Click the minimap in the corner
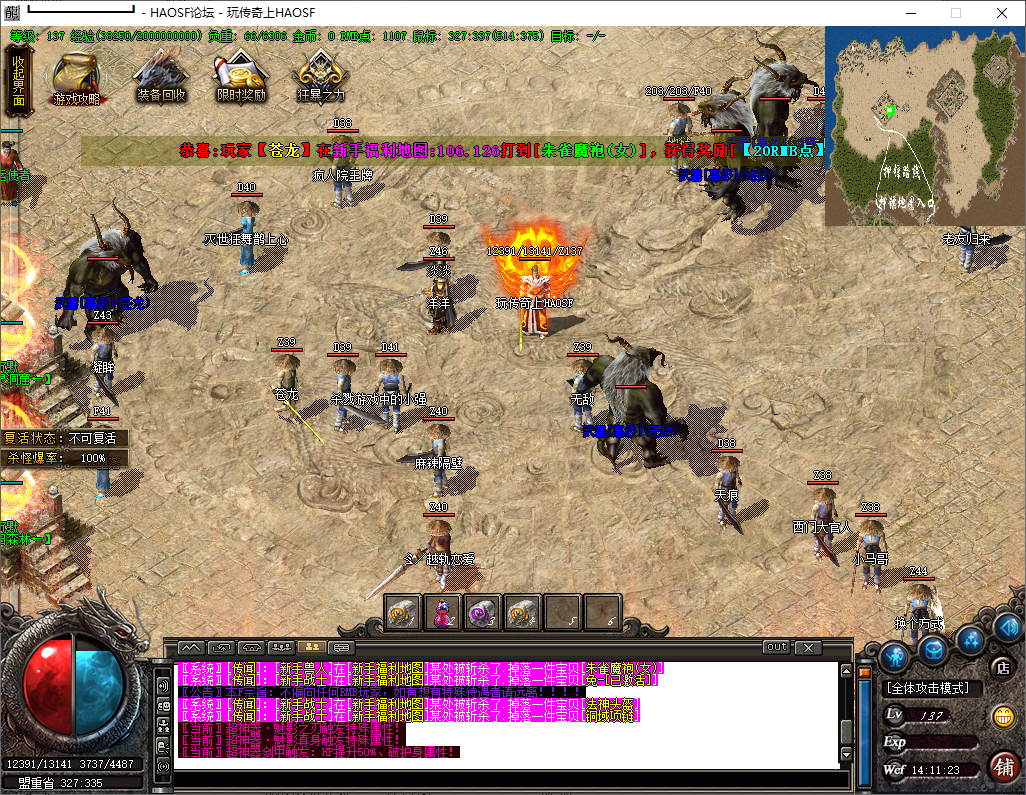The height and width of the screenshot is (795, 1026). click(923, 125)
